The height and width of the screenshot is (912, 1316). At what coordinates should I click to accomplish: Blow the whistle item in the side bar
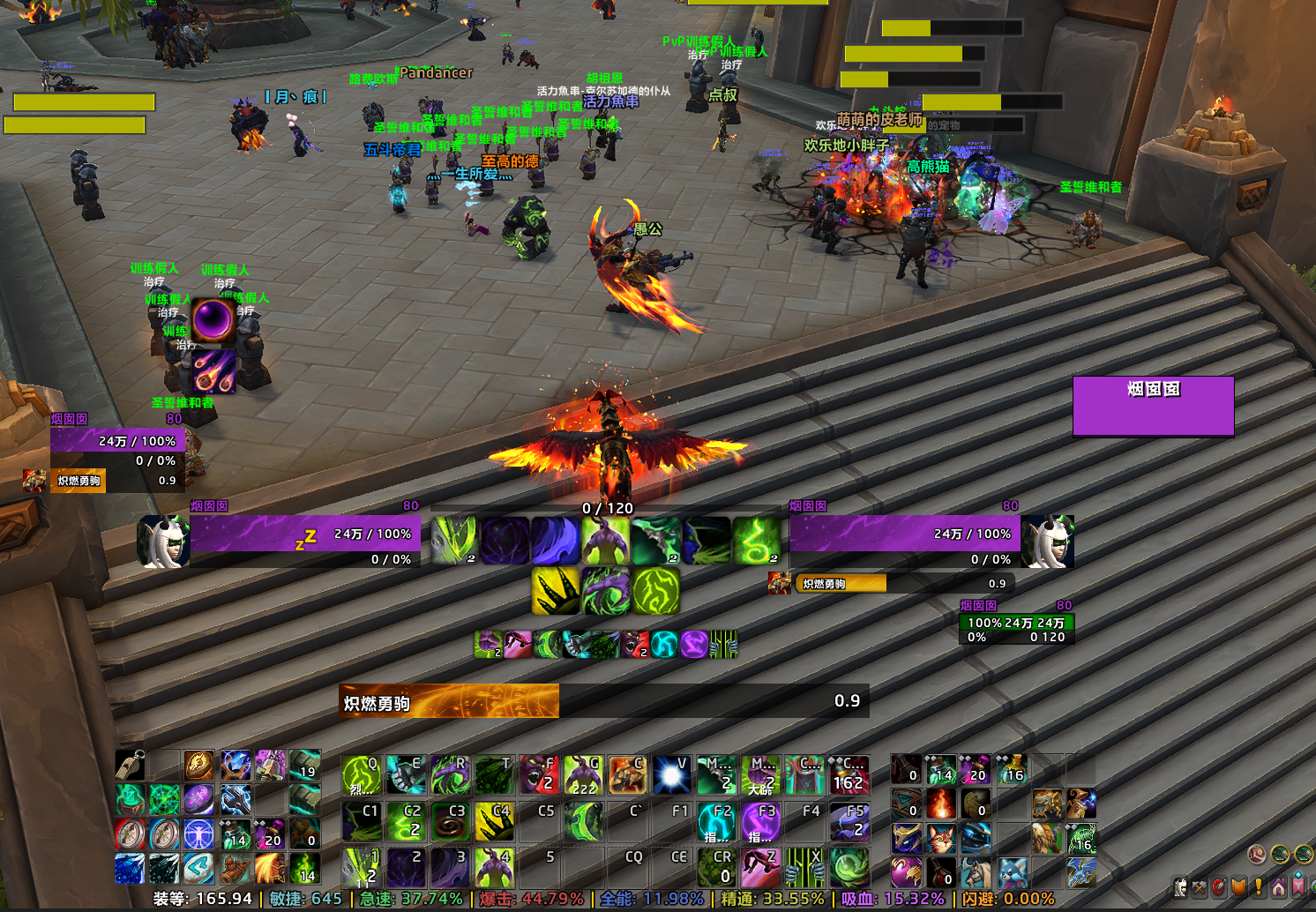[x=130, y=765]
